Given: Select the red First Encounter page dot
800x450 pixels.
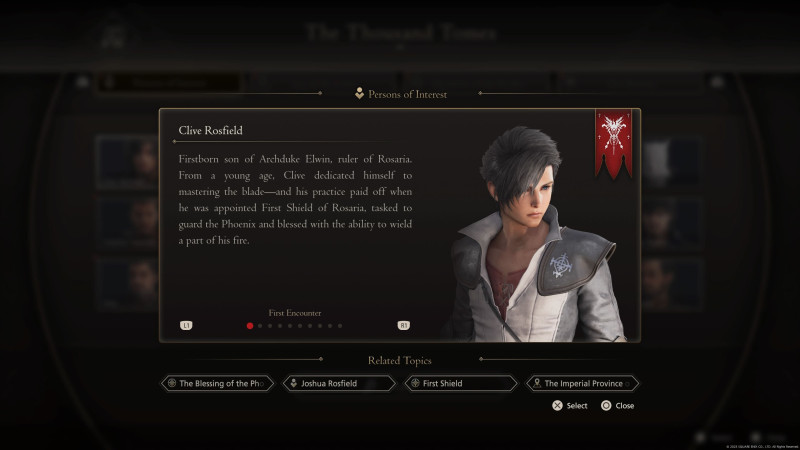Looking at the screenshot, I should pos(249,325).
